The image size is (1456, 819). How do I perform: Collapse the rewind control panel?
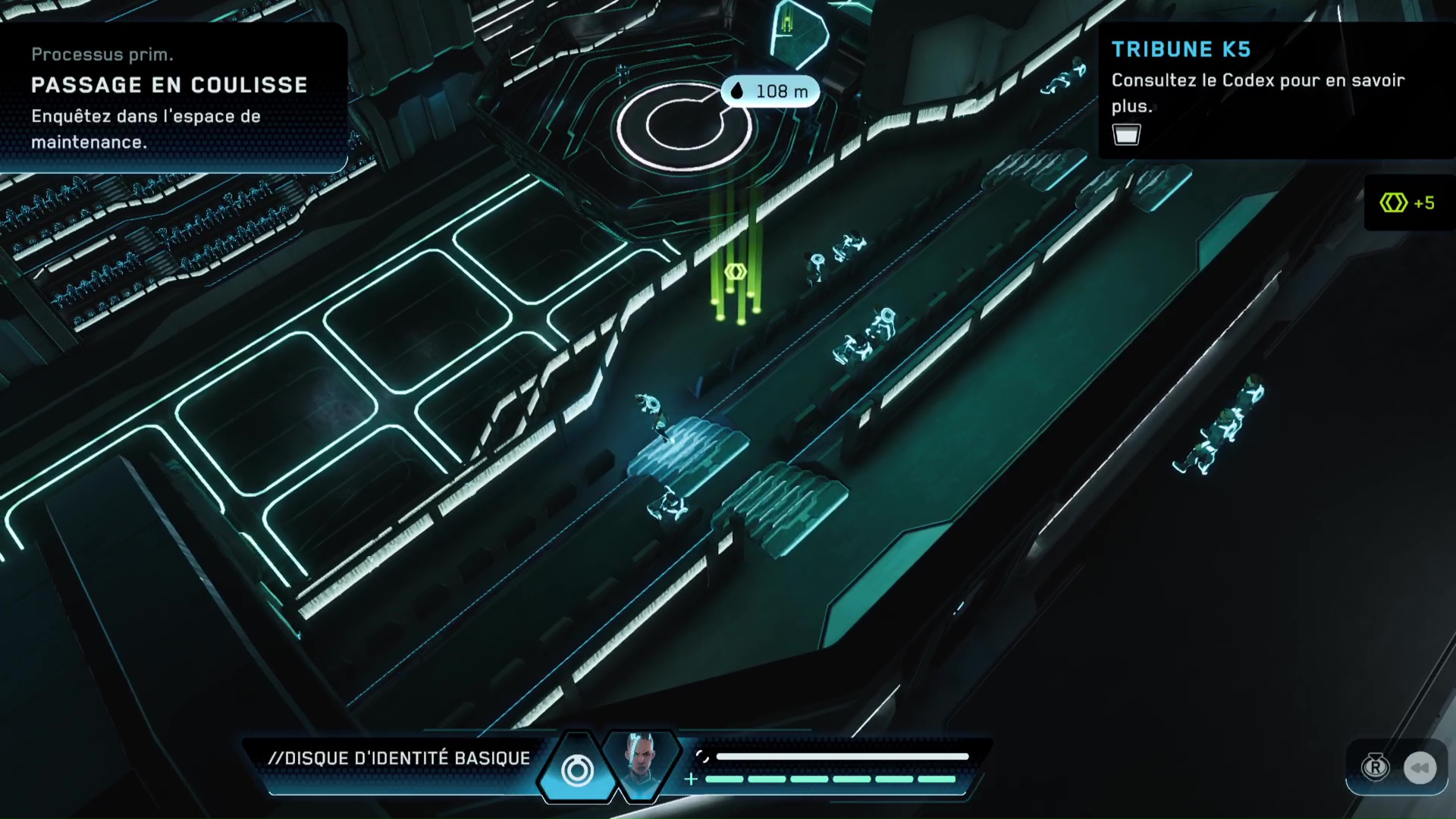tap(1399, 767)
